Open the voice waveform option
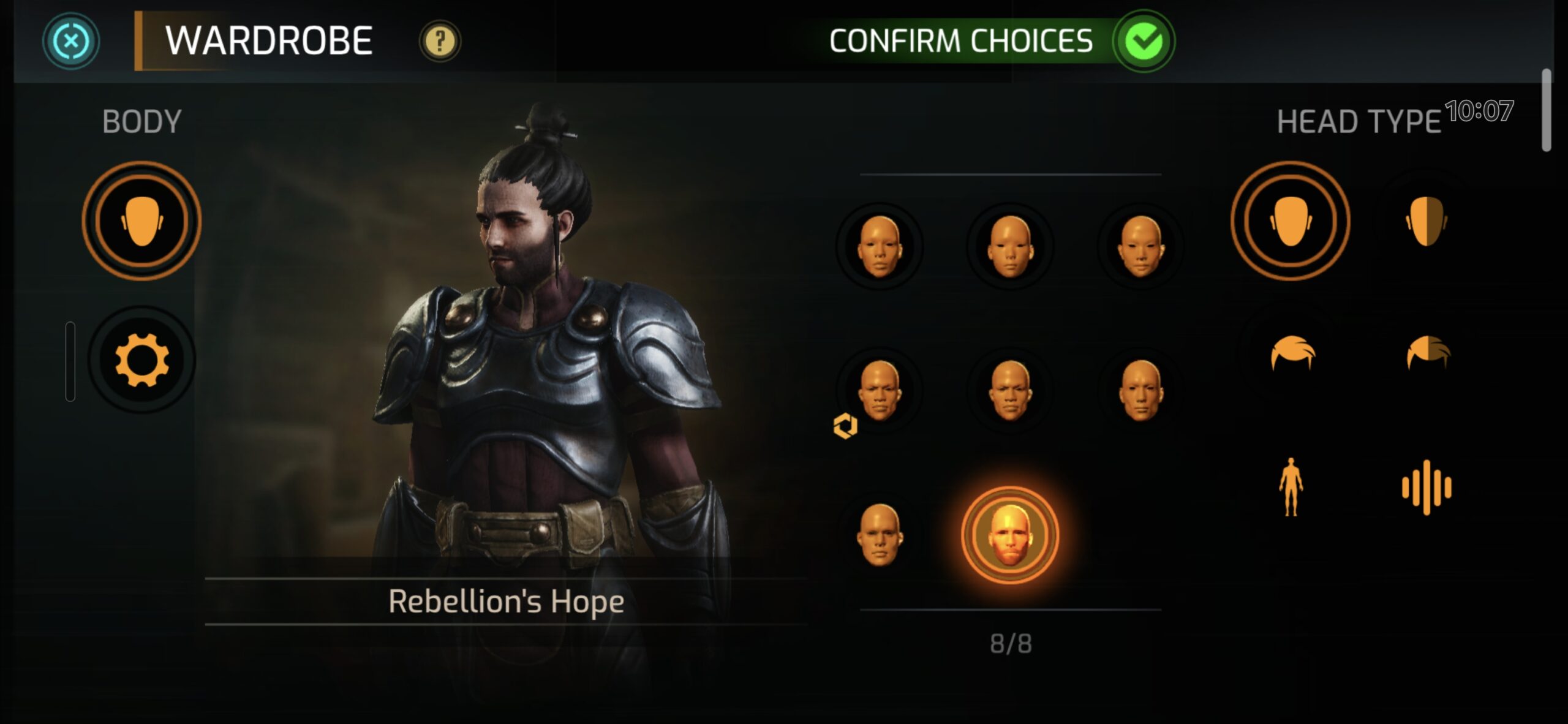The image size is (1568, 724). point(1427,488)
